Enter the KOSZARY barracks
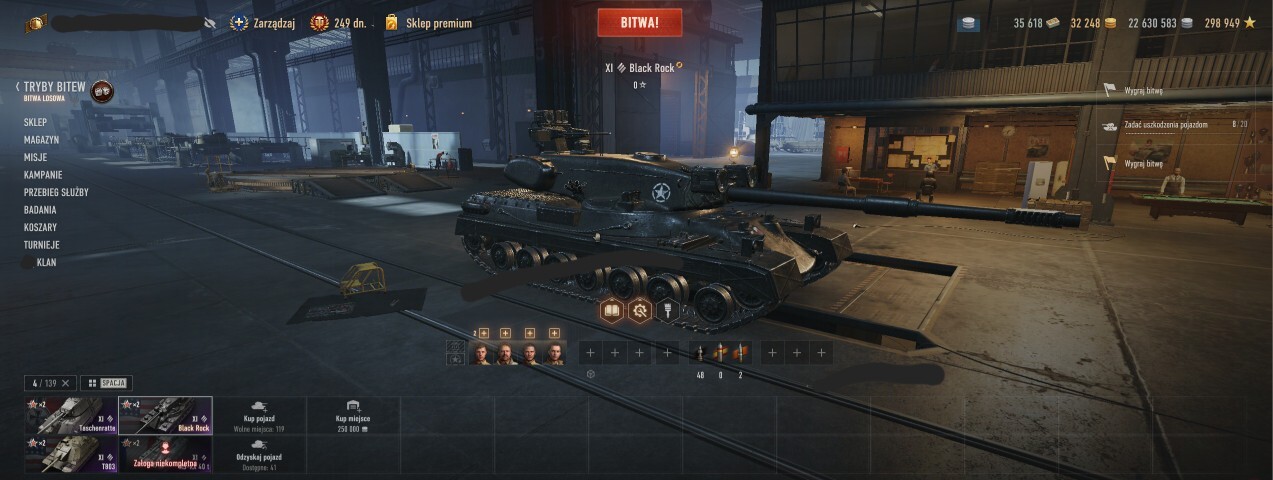This screenshot has width=1273, height=480. (40, 227)
